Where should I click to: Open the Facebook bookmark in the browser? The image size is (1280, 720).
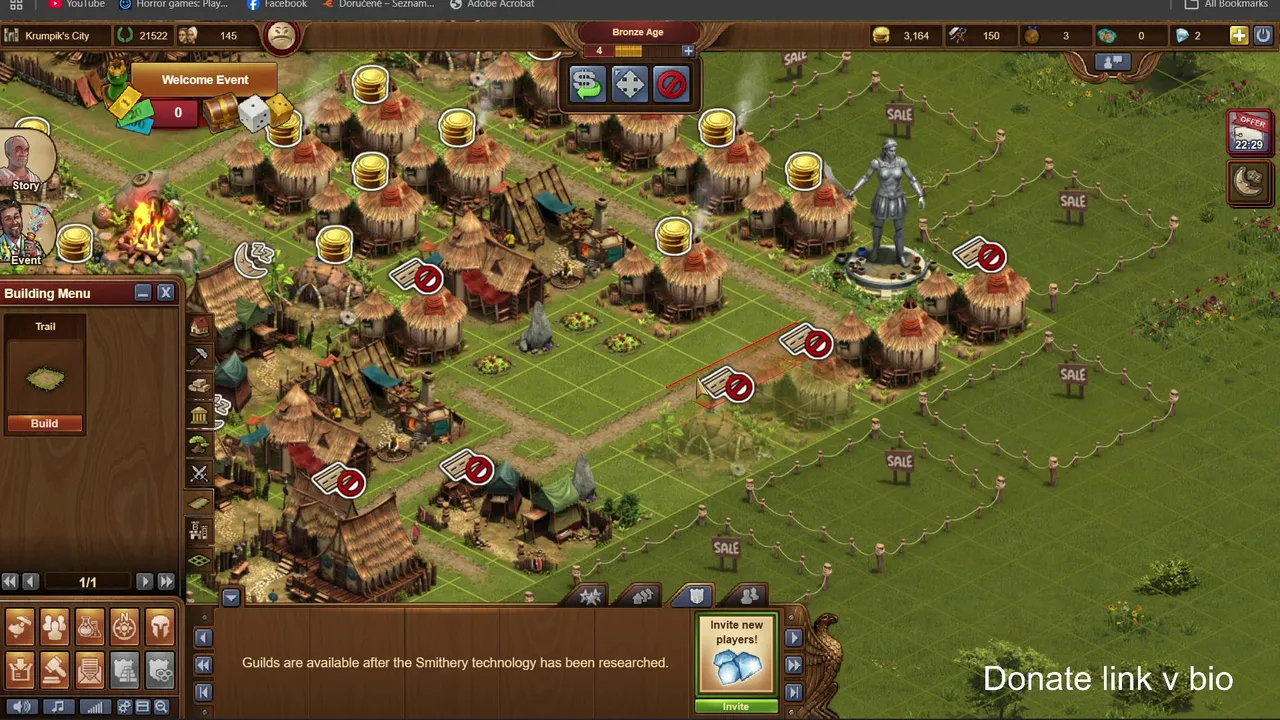pyautogui.click(x=277, y=4)
